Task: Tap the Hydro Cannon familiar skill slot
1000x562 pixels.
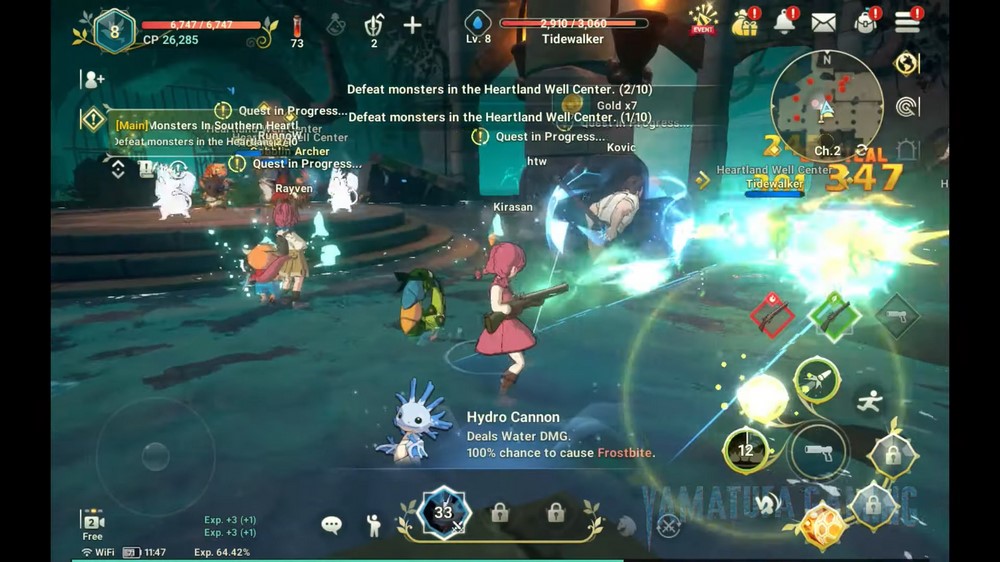Action: (443, 514)
